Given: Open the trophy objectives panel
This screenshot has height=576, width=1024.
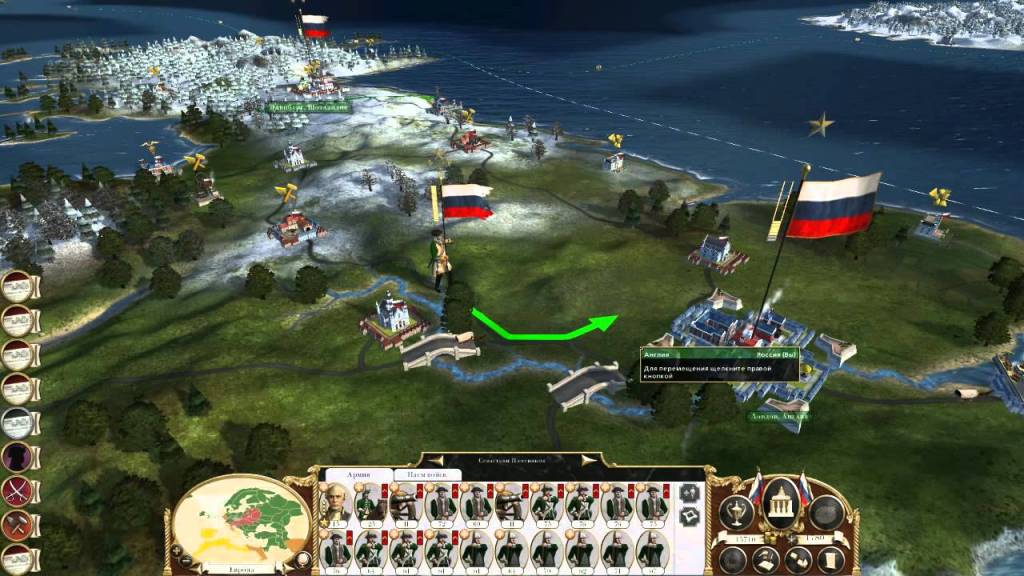Looking at the screenshot, I should [x=737, y=511].
